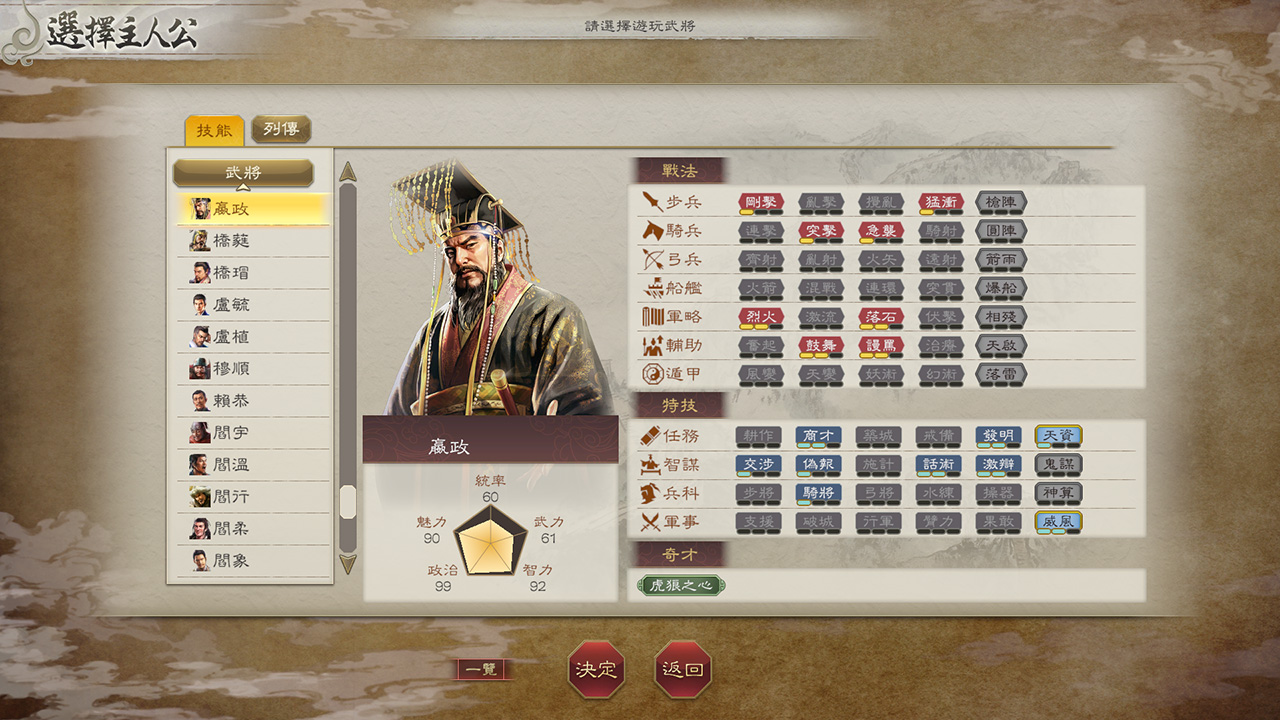Viewport: 1280px width, 720px height.
Task: Toggle the 剛擊 infantry skill badge
Action: [x=763, y=201]
